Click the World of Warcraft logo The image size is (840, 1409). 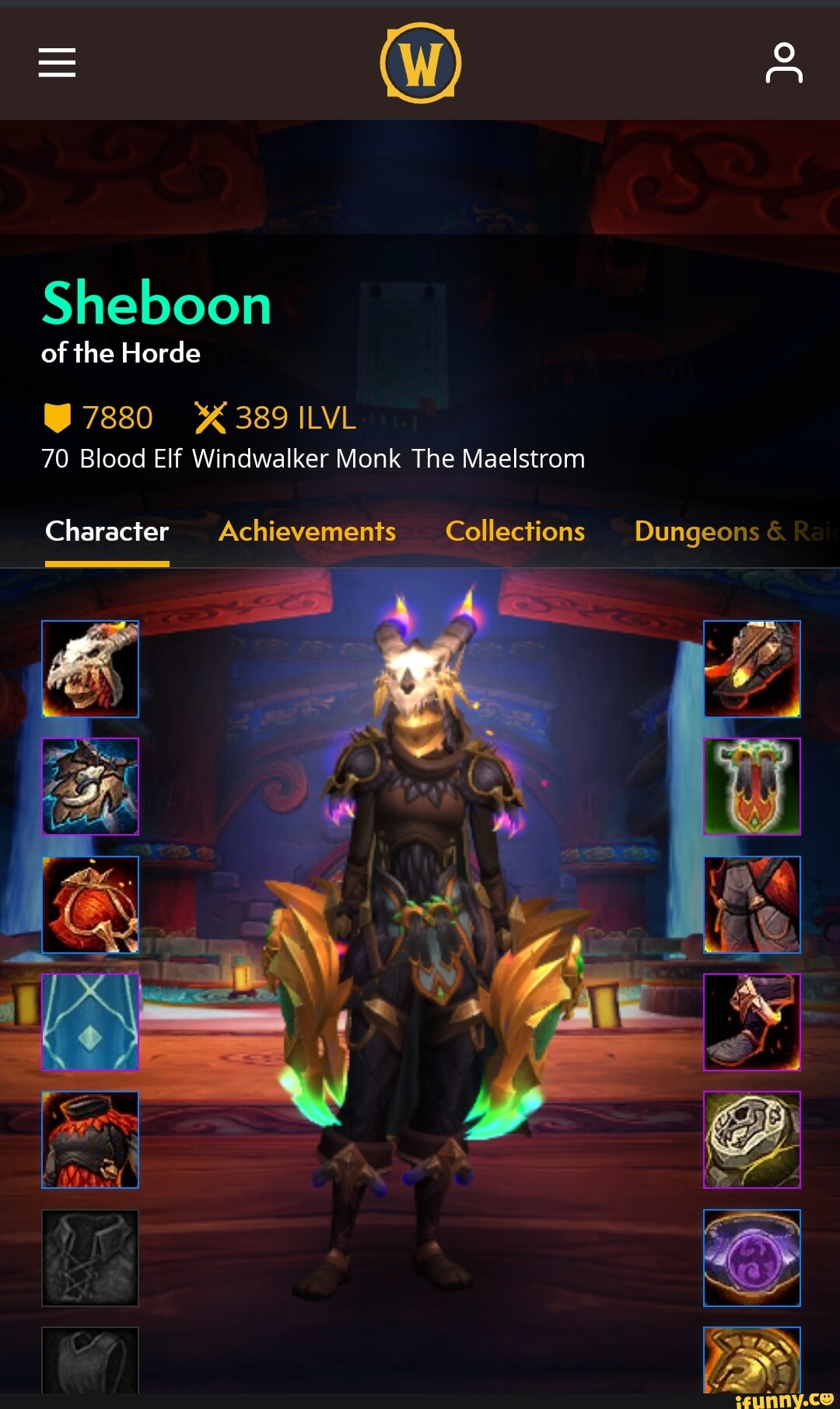pyautogui.click(x=420, y=63)
